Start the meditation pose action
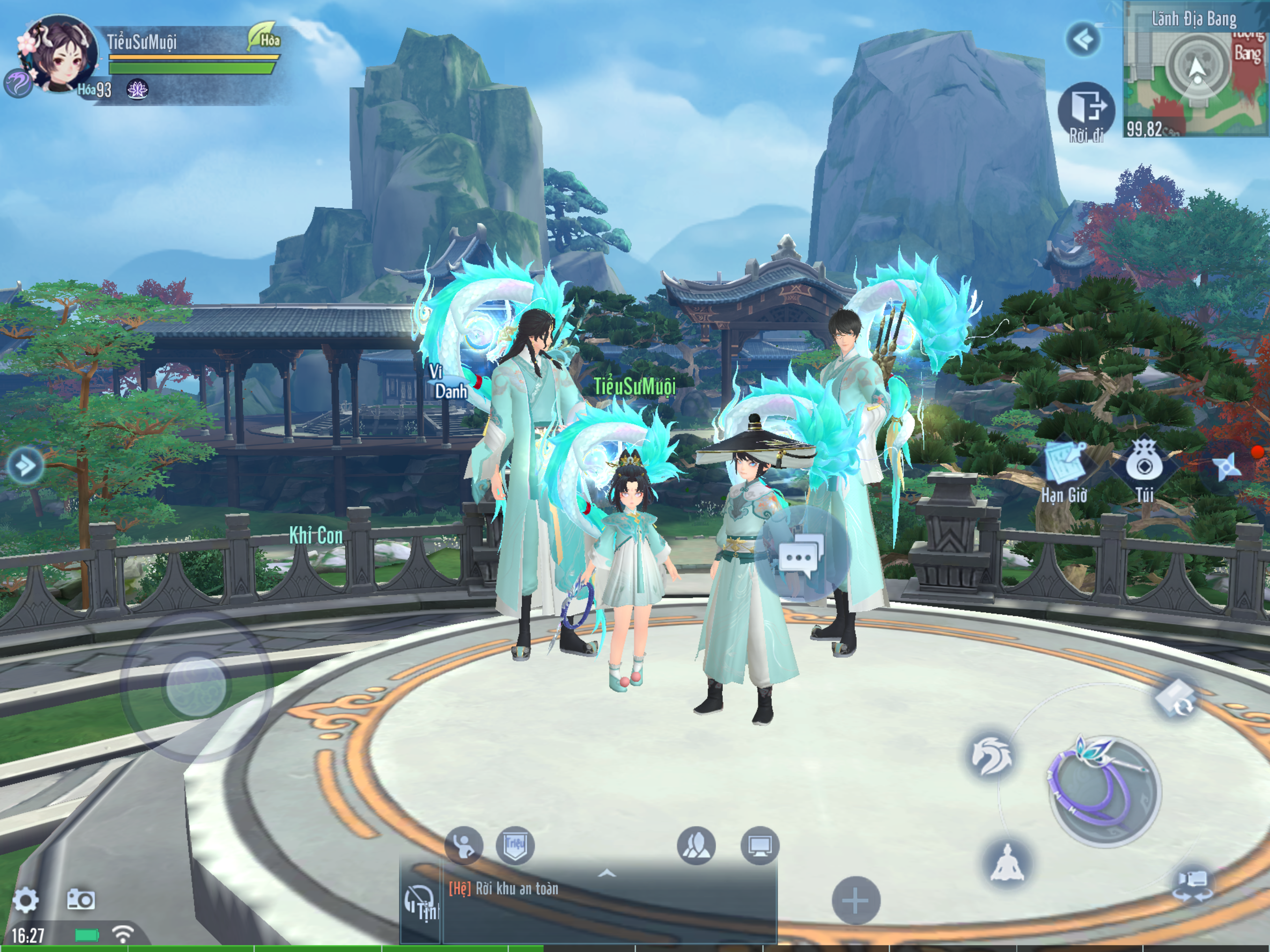1270x952 pixels. pos(1007,862)
